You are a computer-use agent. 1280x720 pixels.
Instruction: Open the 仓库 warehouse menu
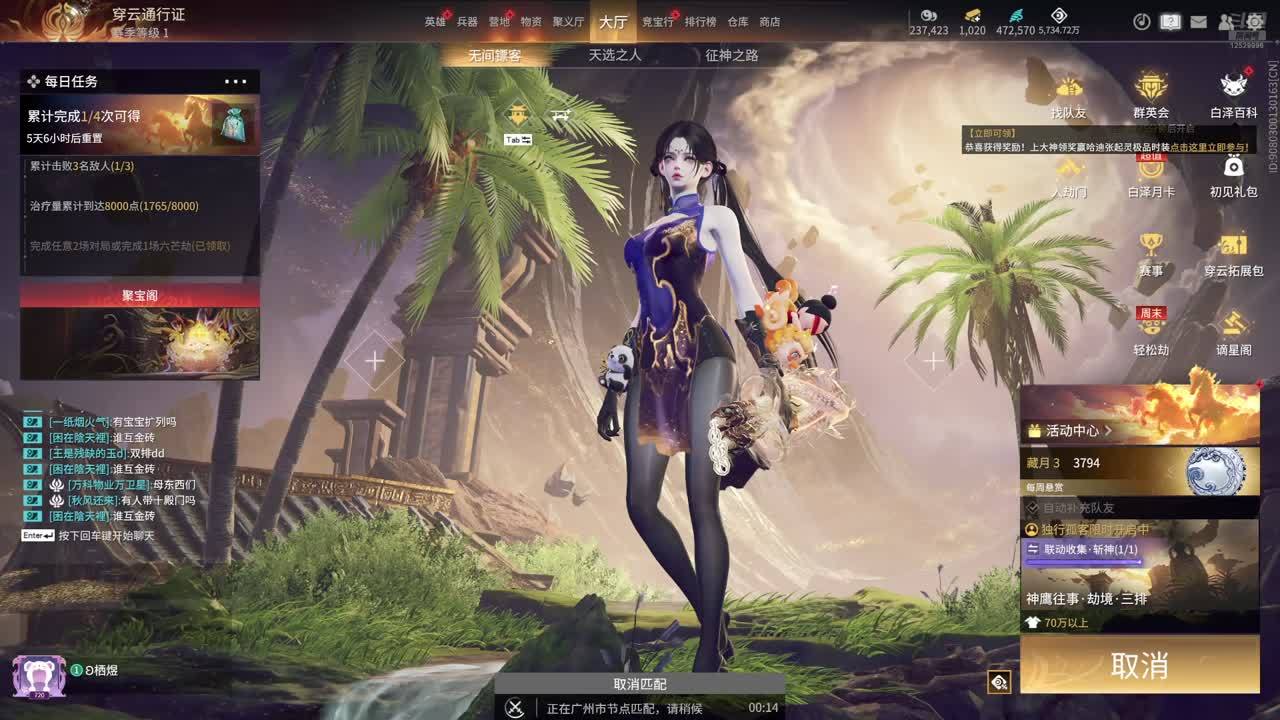(738, 22)
